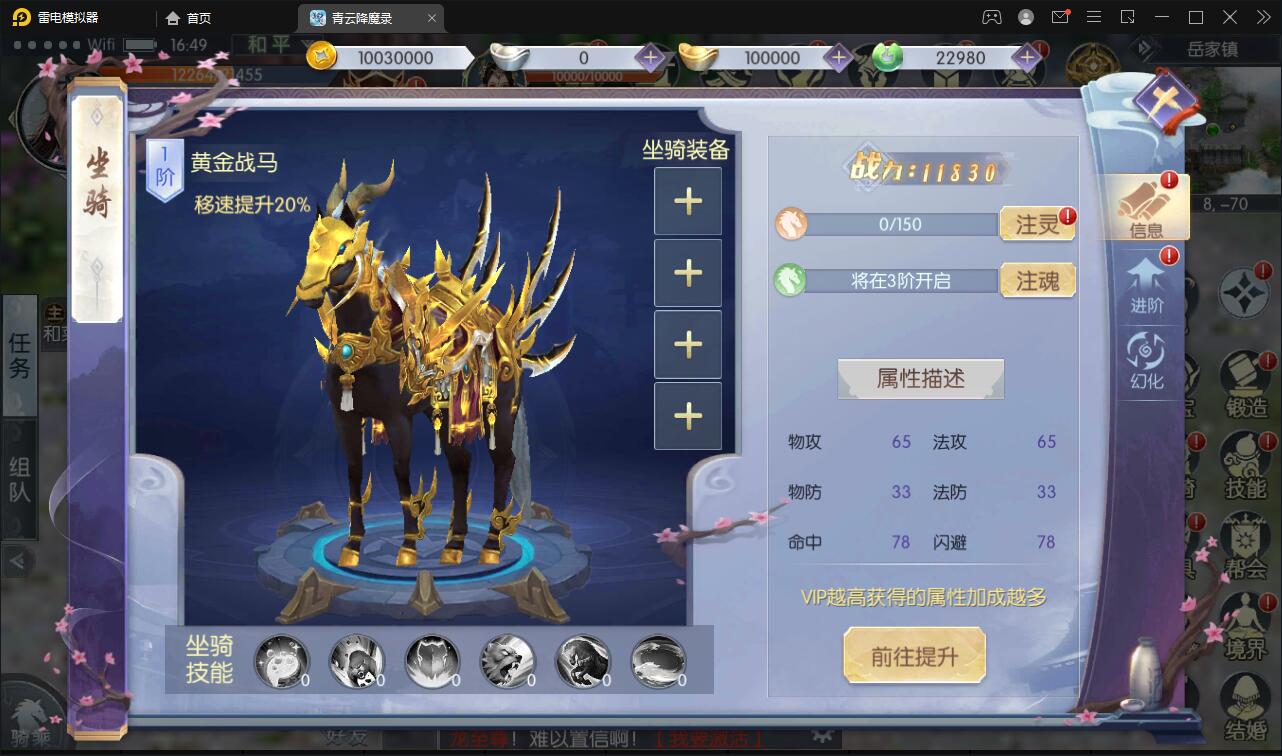1282x756 pixels.
Task: Click the first grayed mount skill icon
Action: tap(281, 662)
